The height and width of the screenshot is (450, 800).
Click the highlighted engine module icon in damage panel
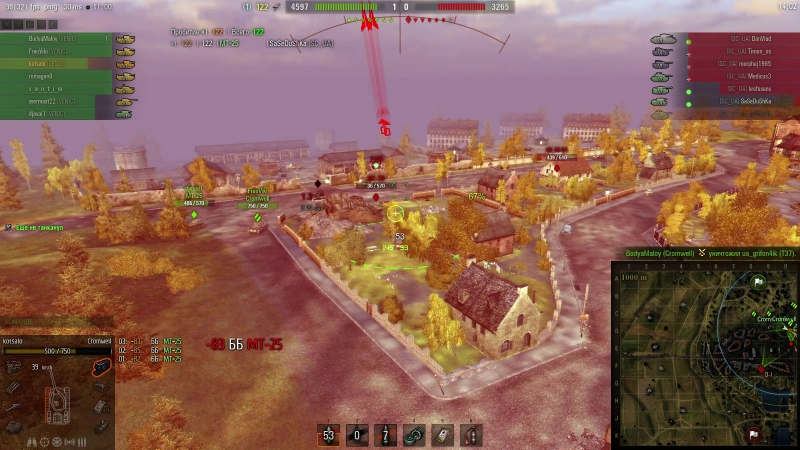pos(100,367)
